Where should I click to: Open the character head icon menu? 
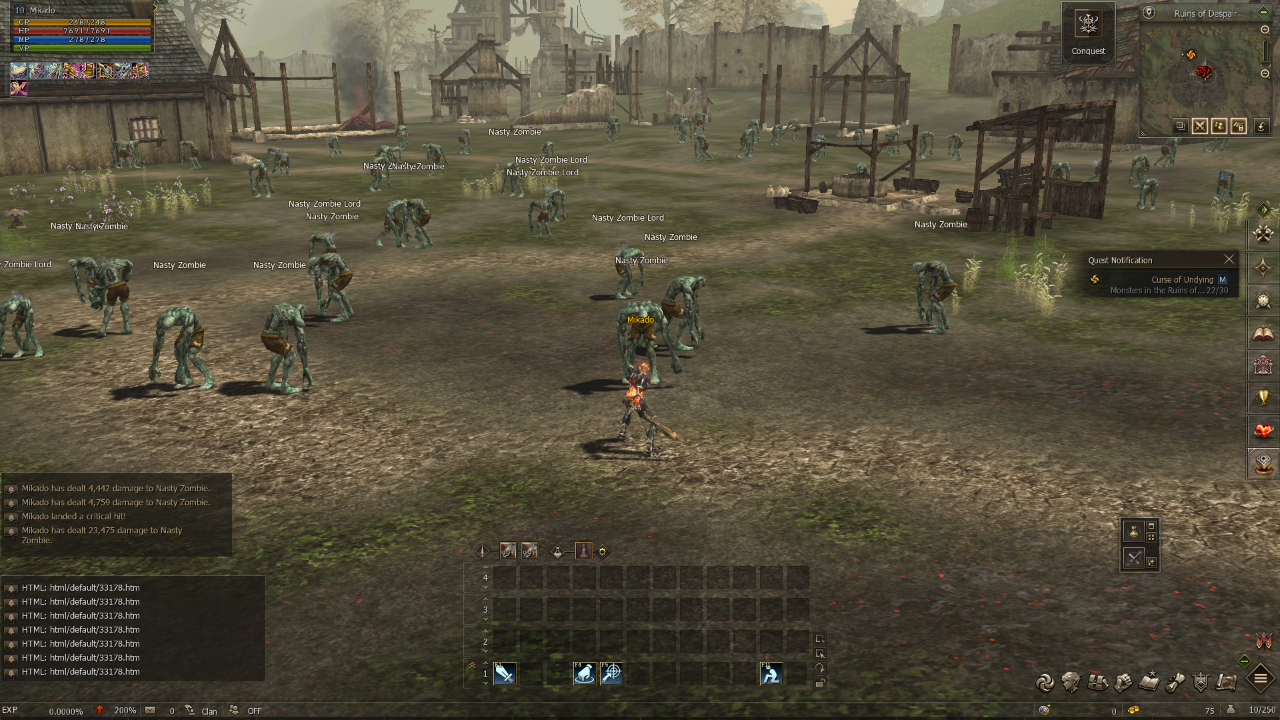point(1071,682)
